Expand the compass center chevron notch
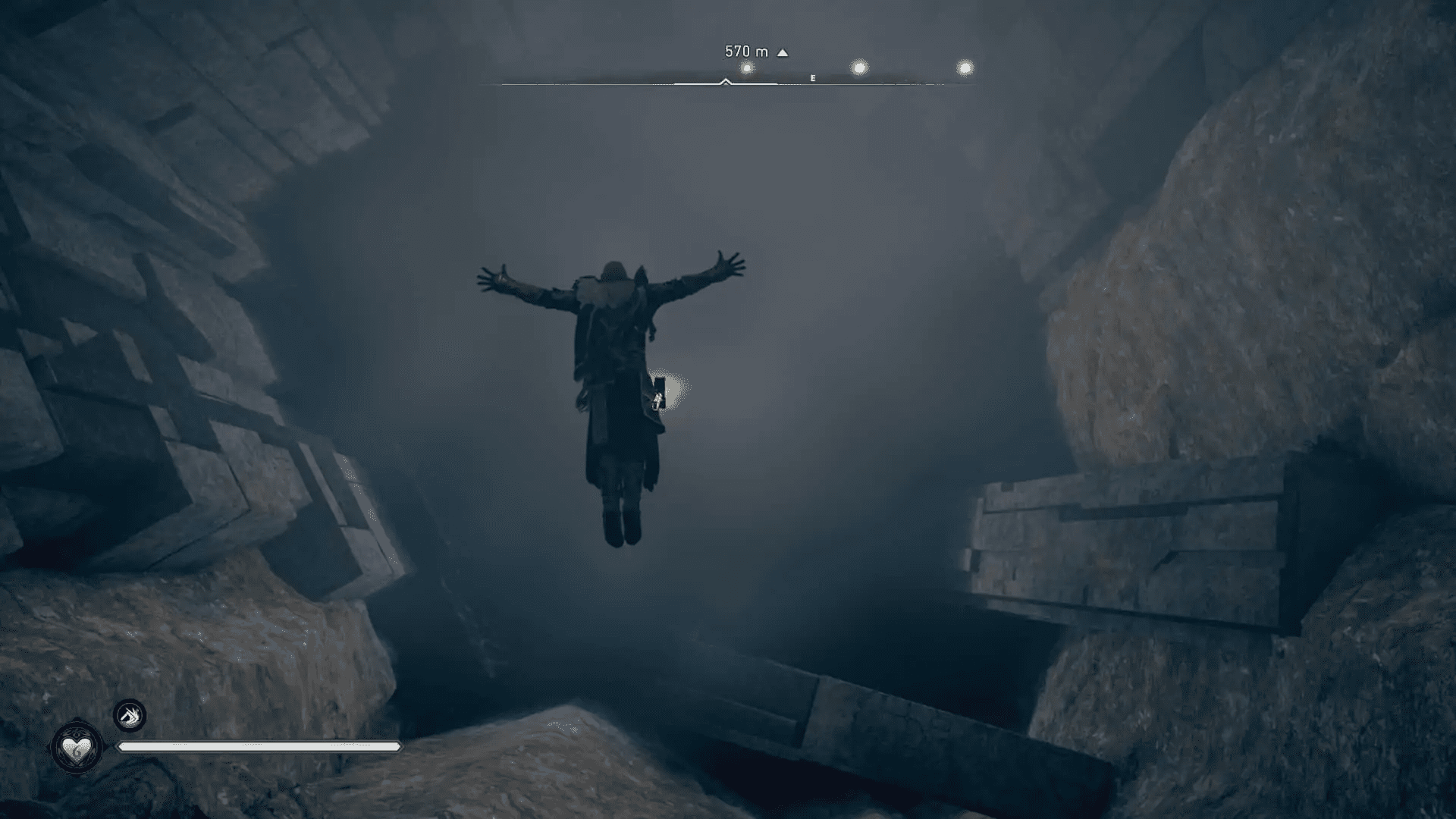The image size is (1456, 819). (726, 82)
